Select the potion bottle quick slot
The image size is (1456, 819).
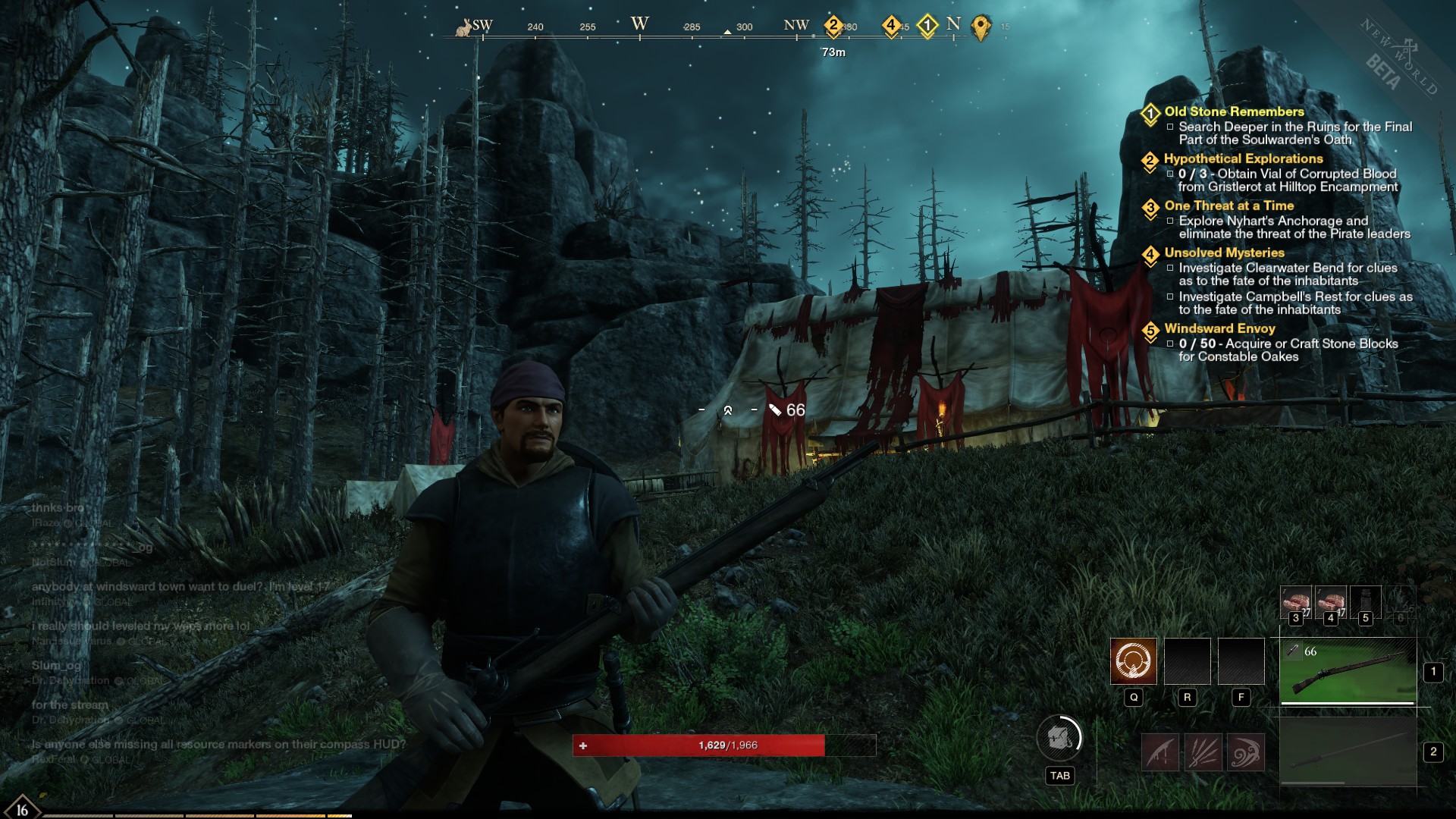1365,601
